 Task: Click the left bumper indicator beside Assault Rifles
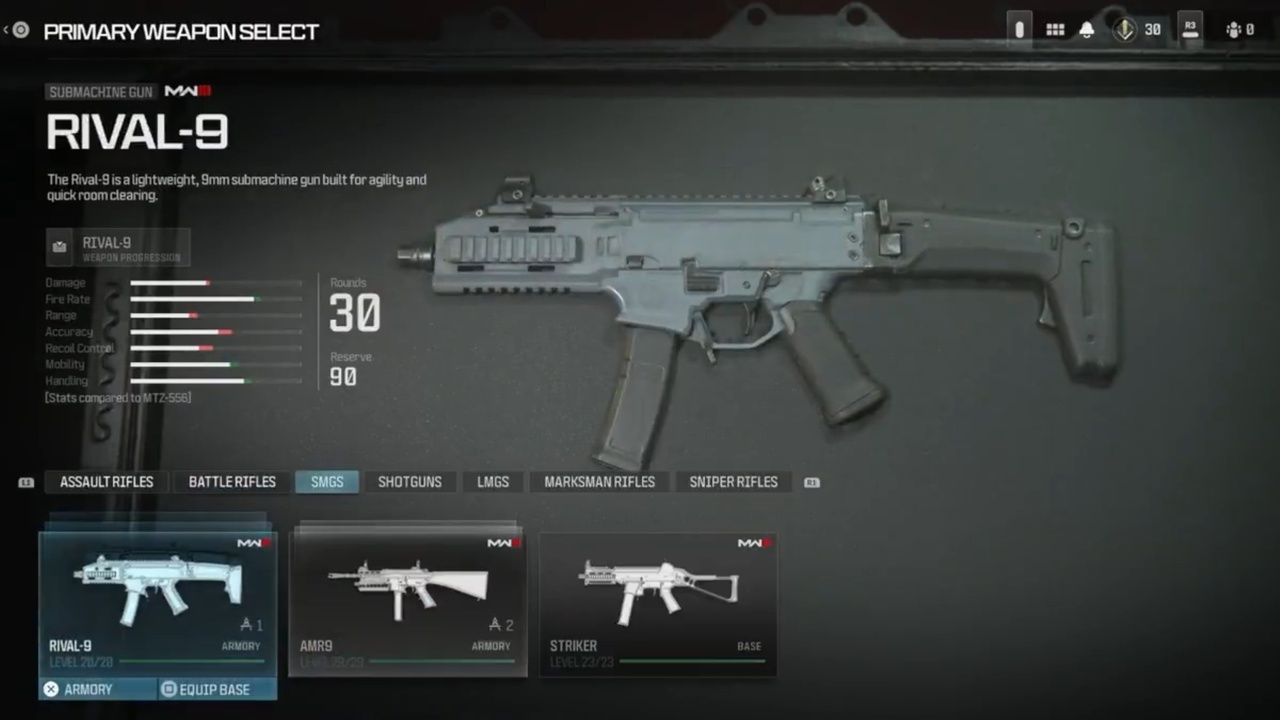25,482
